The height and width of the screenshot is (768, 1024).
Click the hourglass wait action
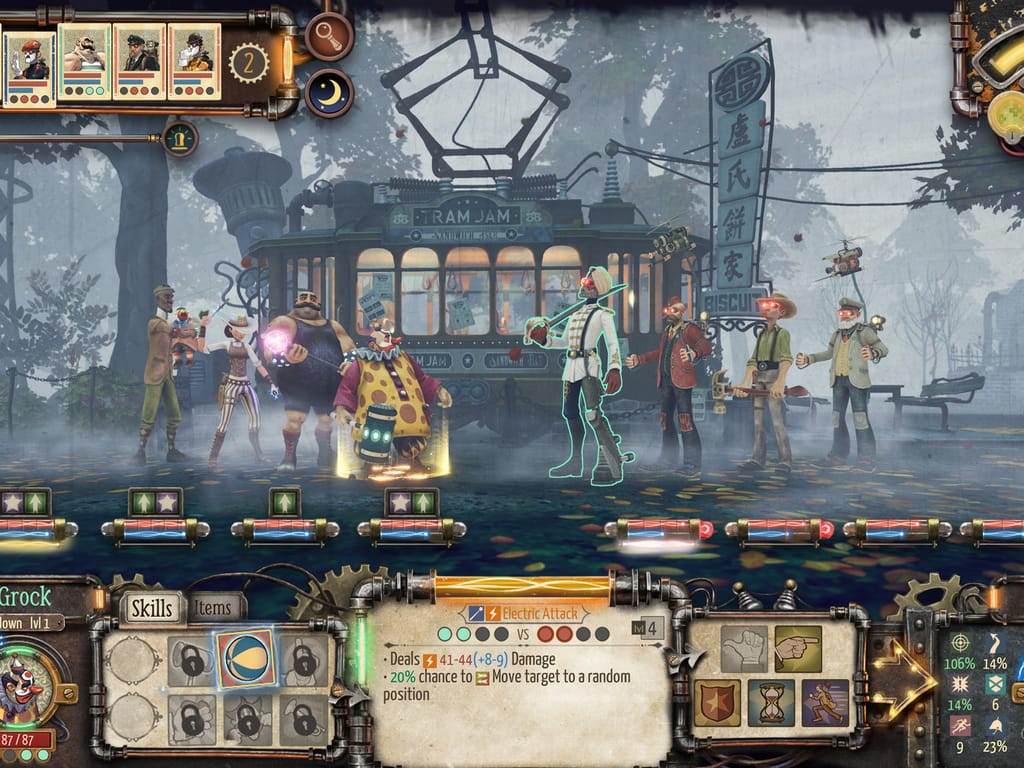[771, 702]
